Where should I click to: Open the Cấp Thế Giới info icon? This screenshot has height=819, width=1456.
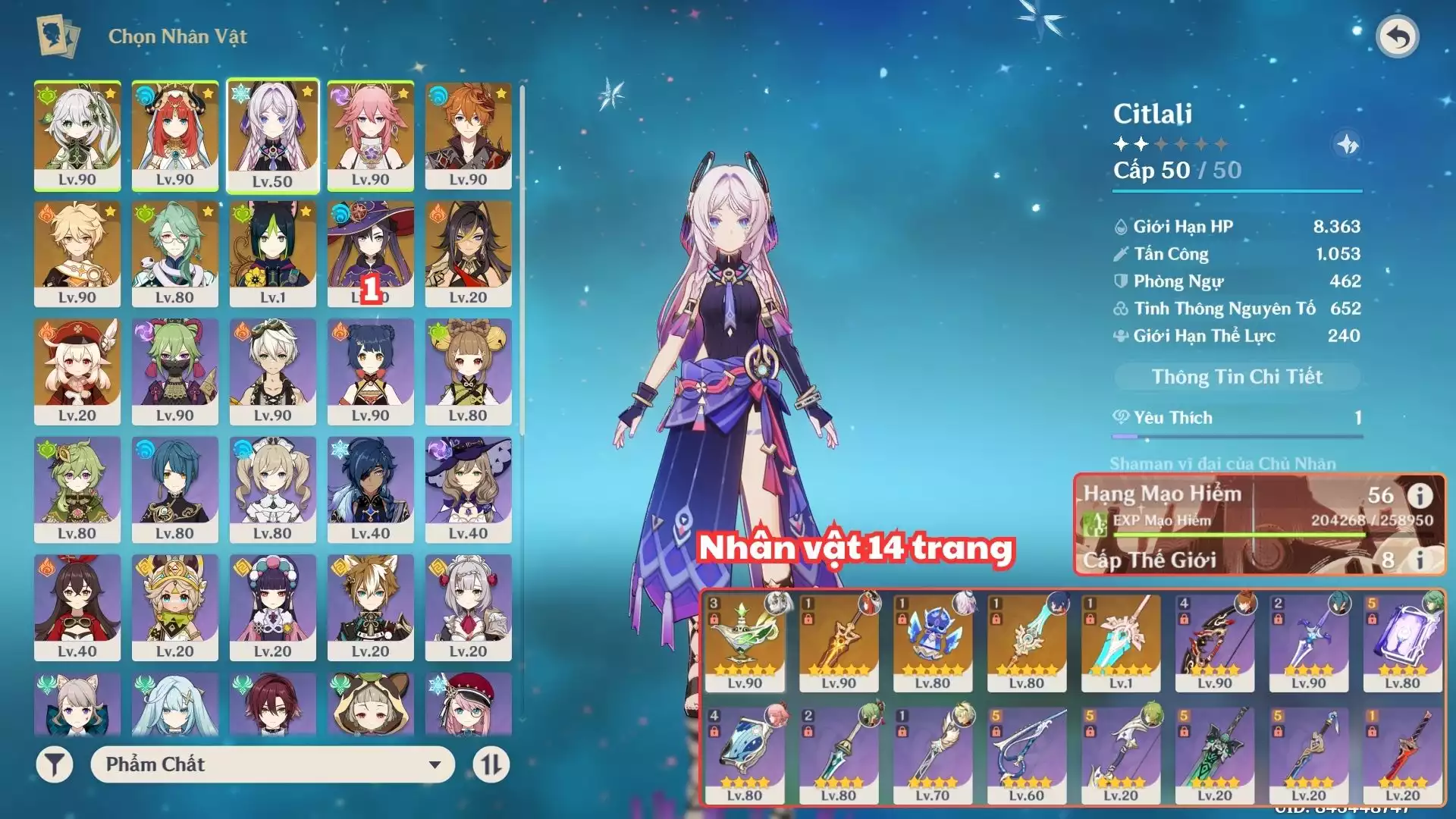coord(1420,560)
